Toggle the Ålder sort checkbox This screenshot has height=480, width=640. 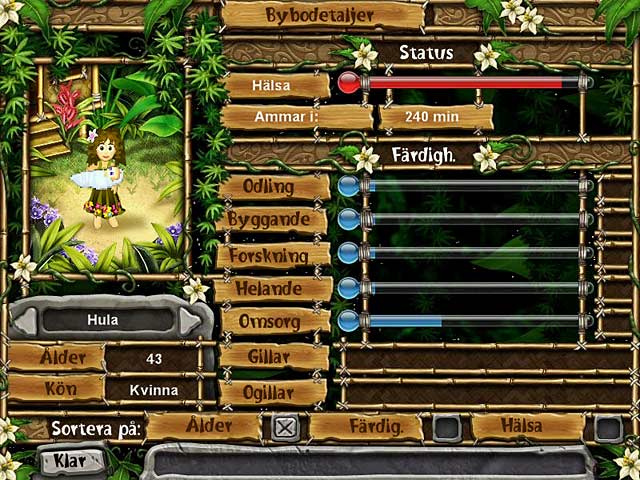[x=285, y=428]
